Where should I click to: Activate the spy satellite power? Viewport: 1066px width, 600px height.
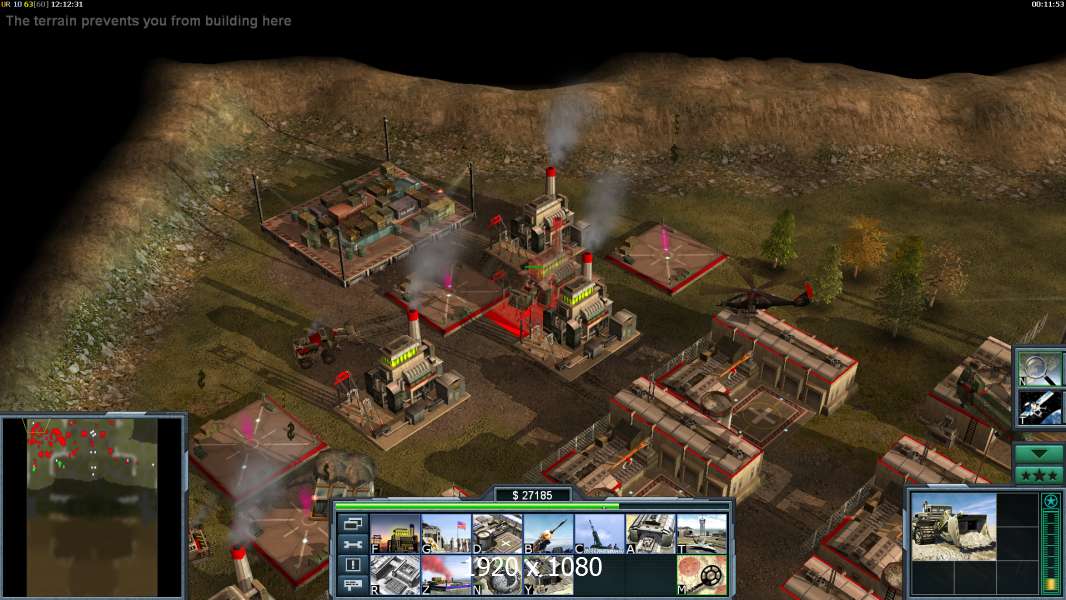[x=1039, y=407]
